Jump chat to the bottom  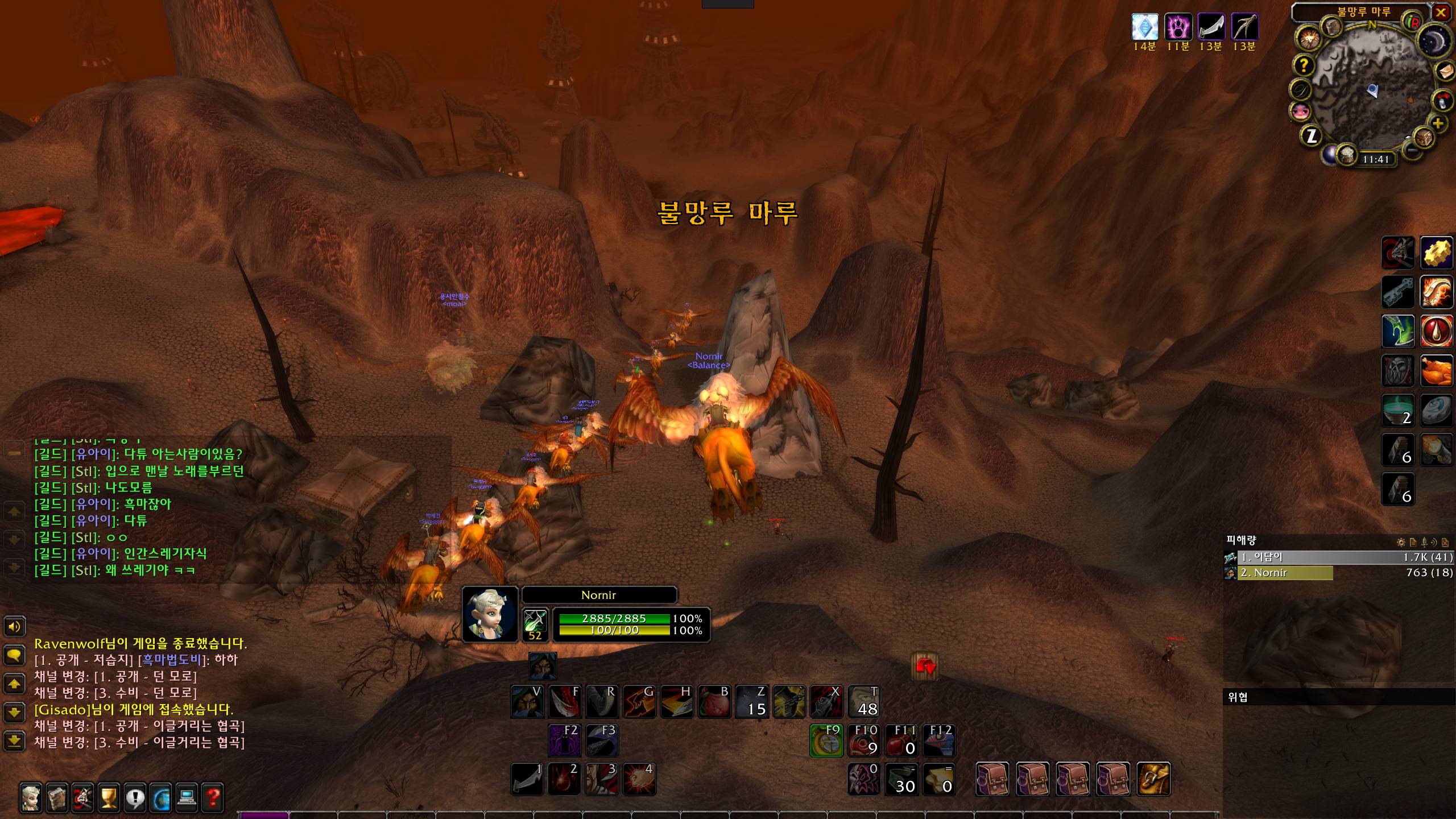tap(14, 740)
